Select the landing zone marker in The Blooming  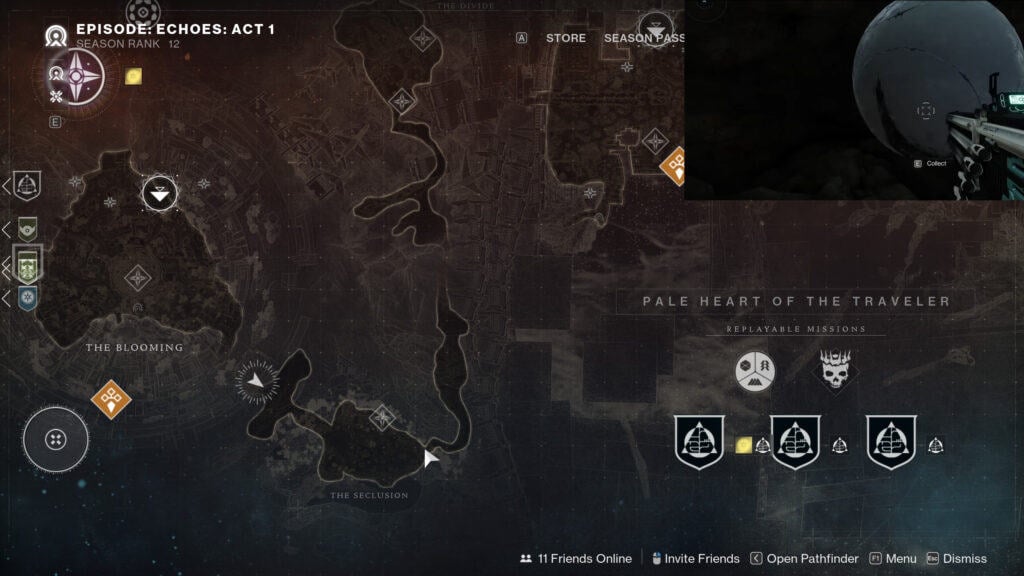tap(160, 192)
